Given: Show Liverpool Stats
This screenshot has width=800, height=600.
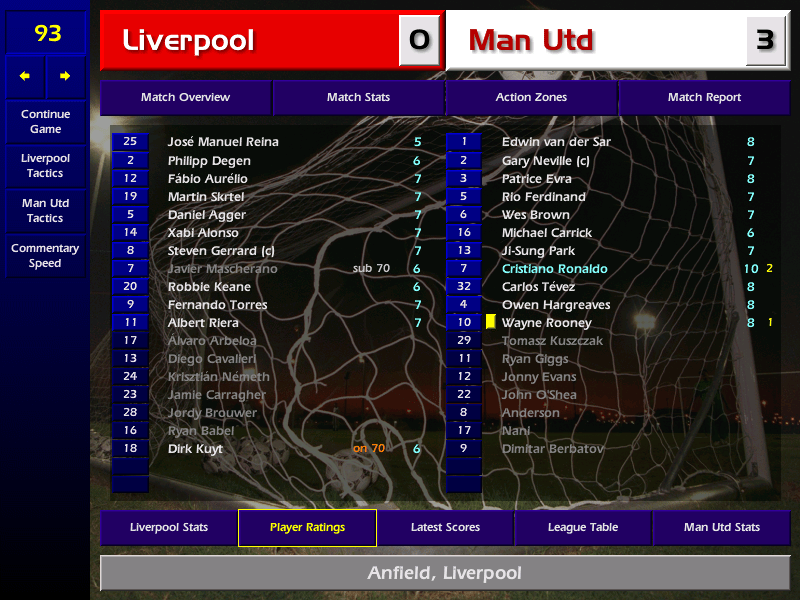Looking at the screenshot, I should tap(168, 527).
